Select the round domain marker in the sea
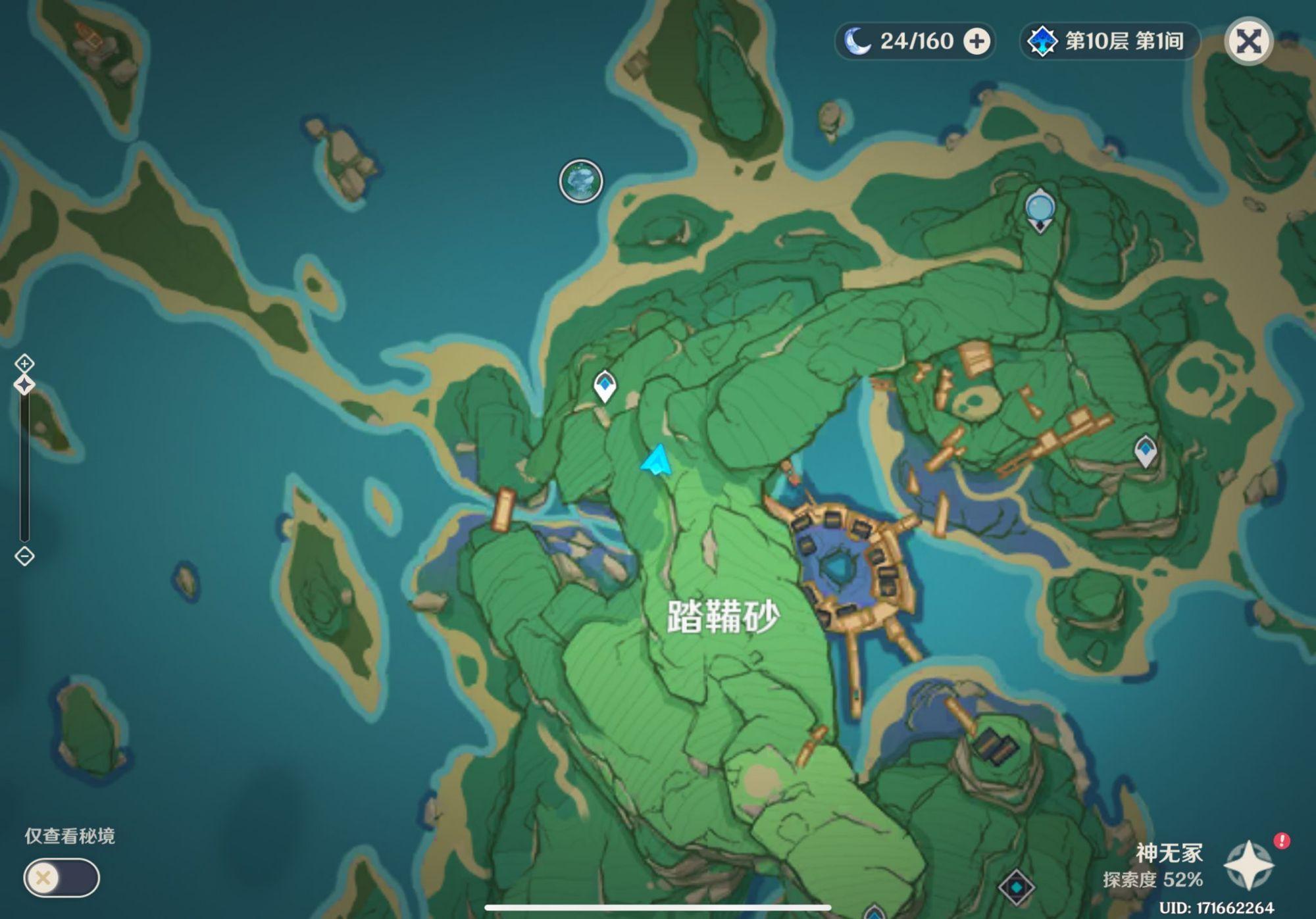This screenshot has height=919, width=1316. 580,181
